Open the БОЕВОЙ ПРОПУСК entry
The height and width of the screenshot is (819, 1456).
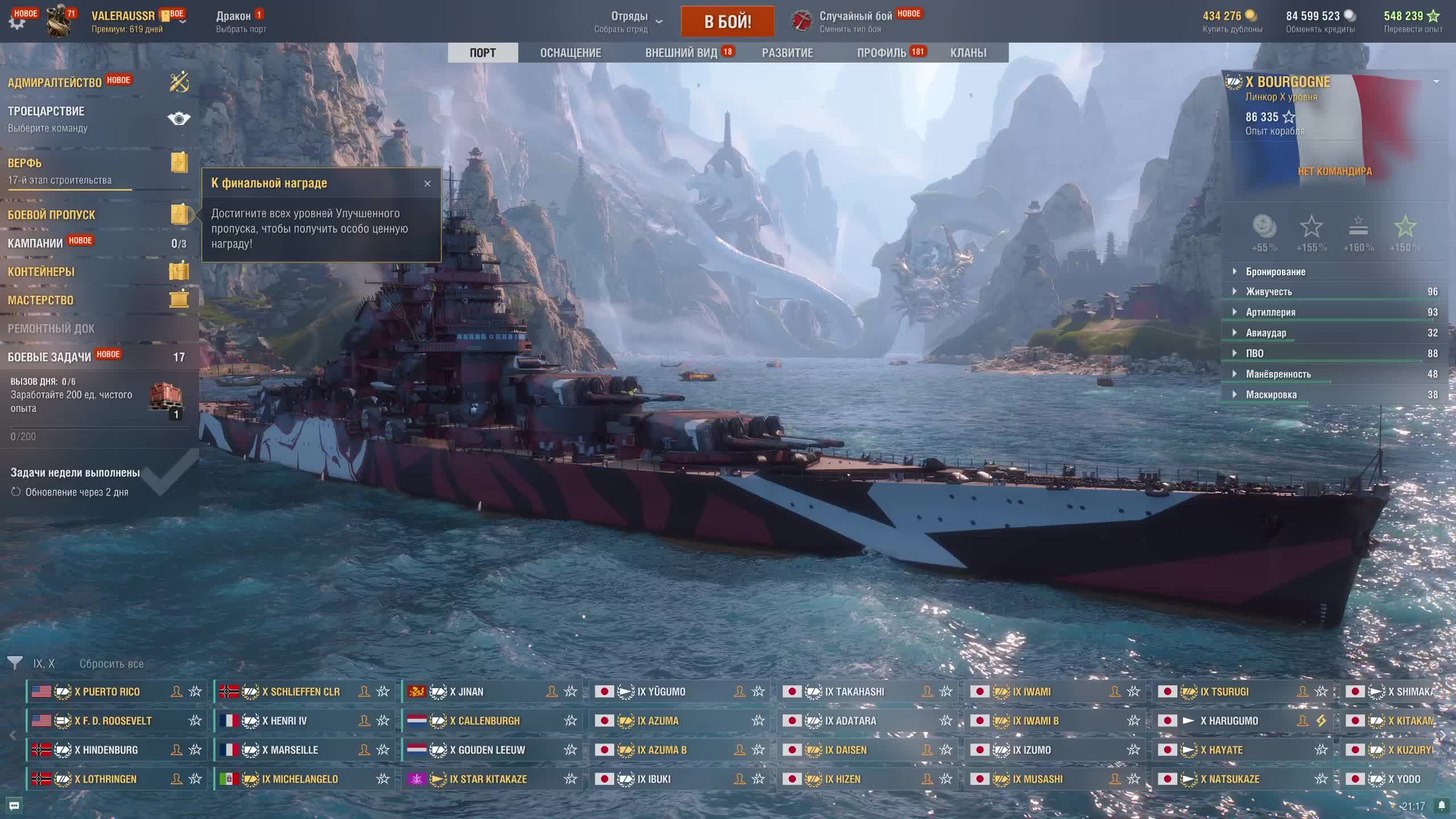click(52, 215)
